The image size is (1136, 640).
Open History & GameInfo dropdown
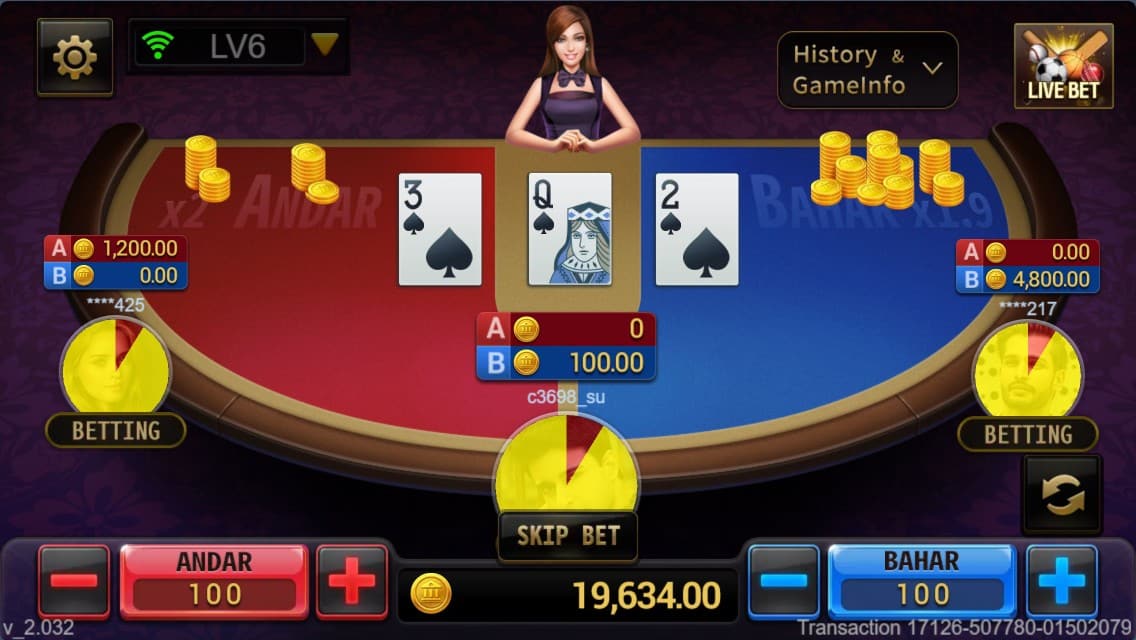(867, 70)
